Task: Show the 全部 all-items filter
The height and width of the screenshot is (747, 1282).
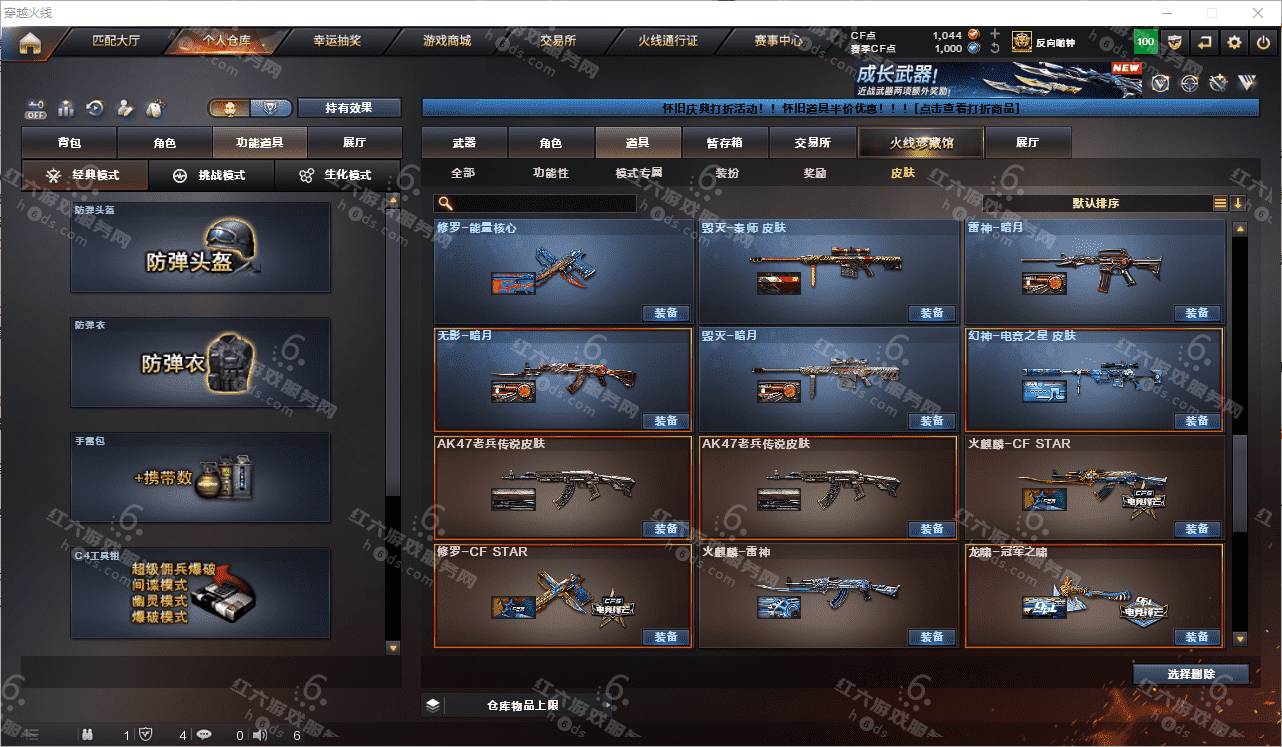Action: coord(463,173)
